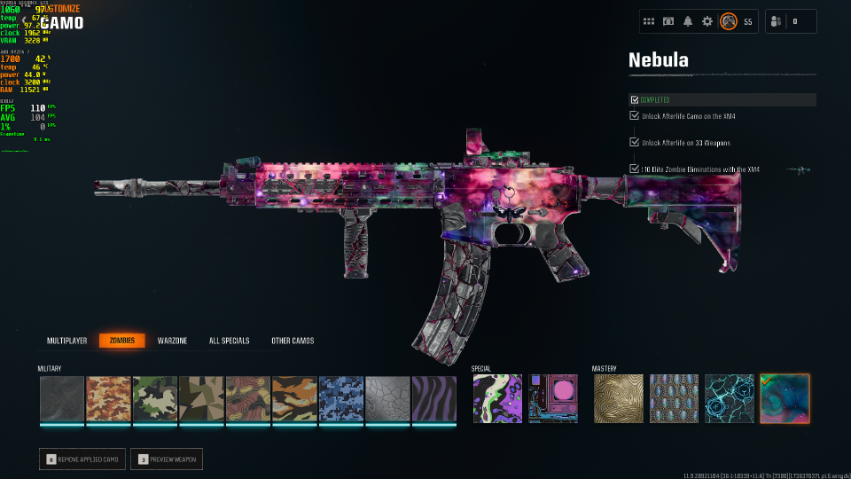
Task: Switch to Other Camos tab
Action: pyautogui.click(x=292, y=341)
